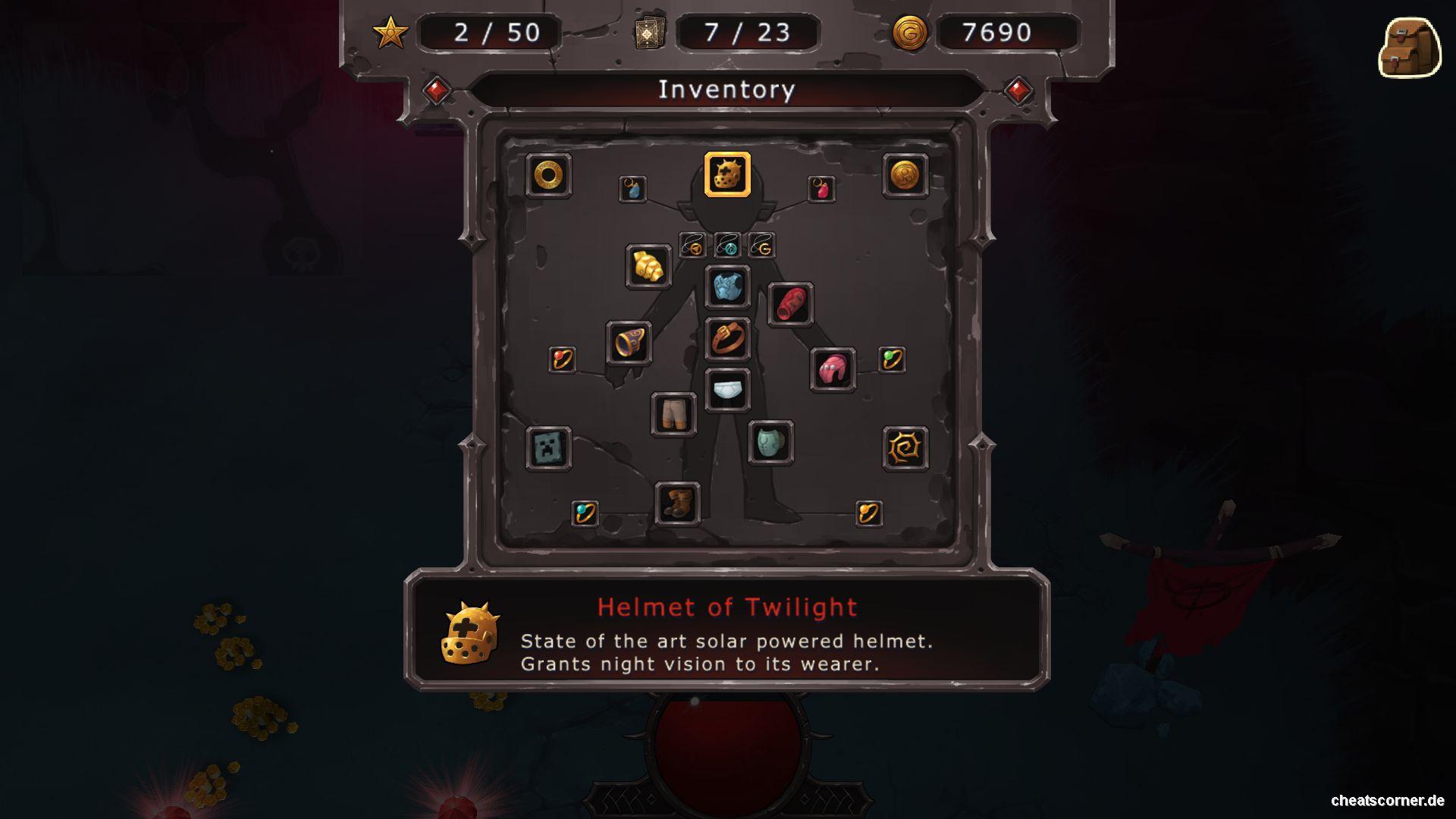Viewport: 1456px width, 819px height.
Task: Open the backpack icon
Action: pos(1409,48)
